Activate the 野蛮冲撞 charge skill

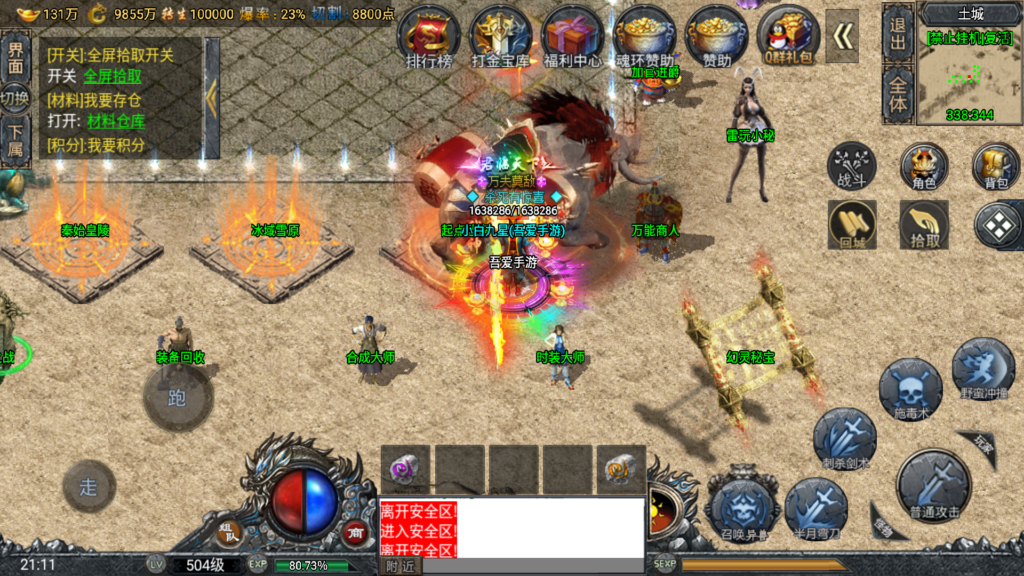pyautogui.click(x=983, y=369)
